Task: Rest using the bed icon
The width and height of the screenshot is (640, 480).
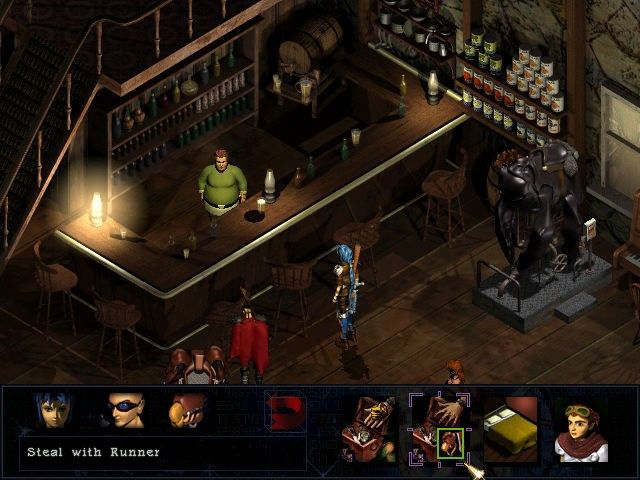Action: 510,422
